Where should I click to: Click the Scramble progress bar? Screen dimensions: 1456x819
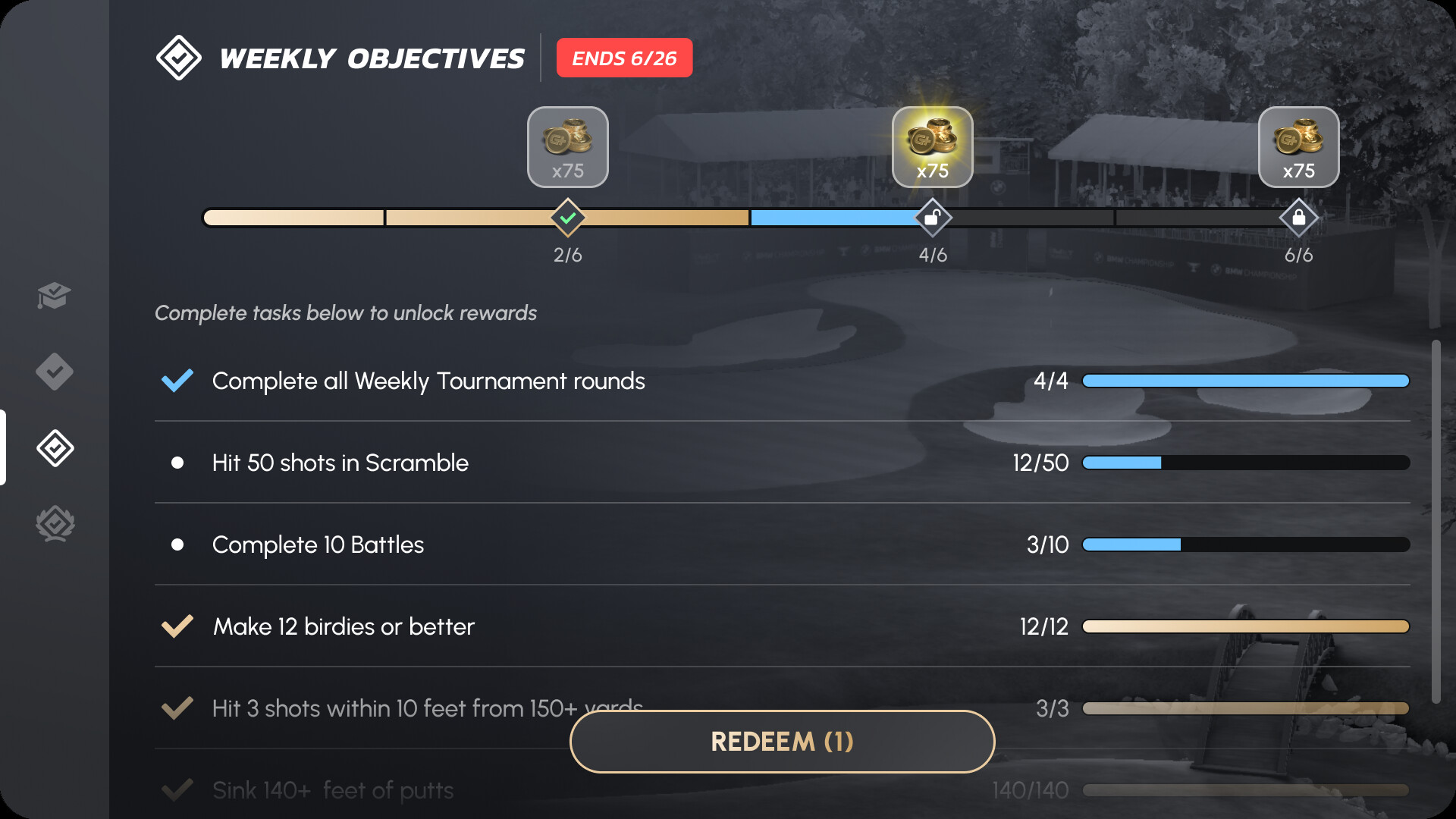[x=1246, y=463]
